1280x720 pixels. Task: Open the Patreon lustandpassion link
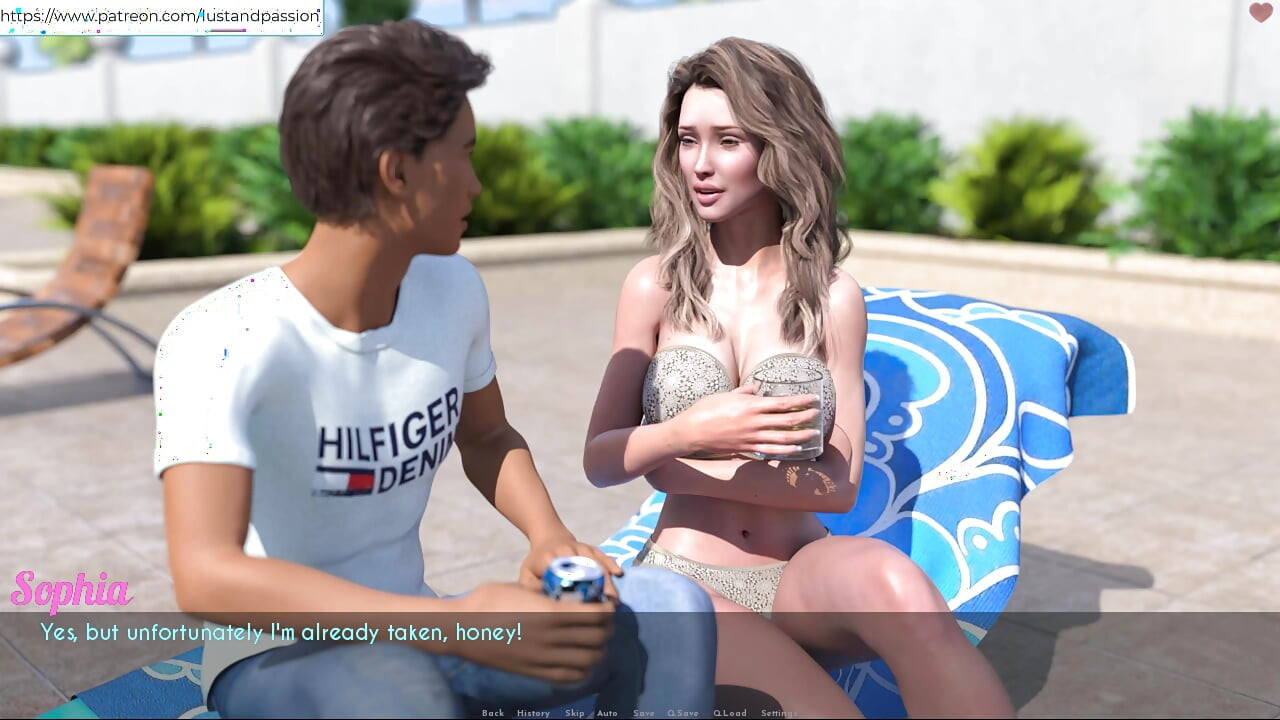click(x=161, y=16)
